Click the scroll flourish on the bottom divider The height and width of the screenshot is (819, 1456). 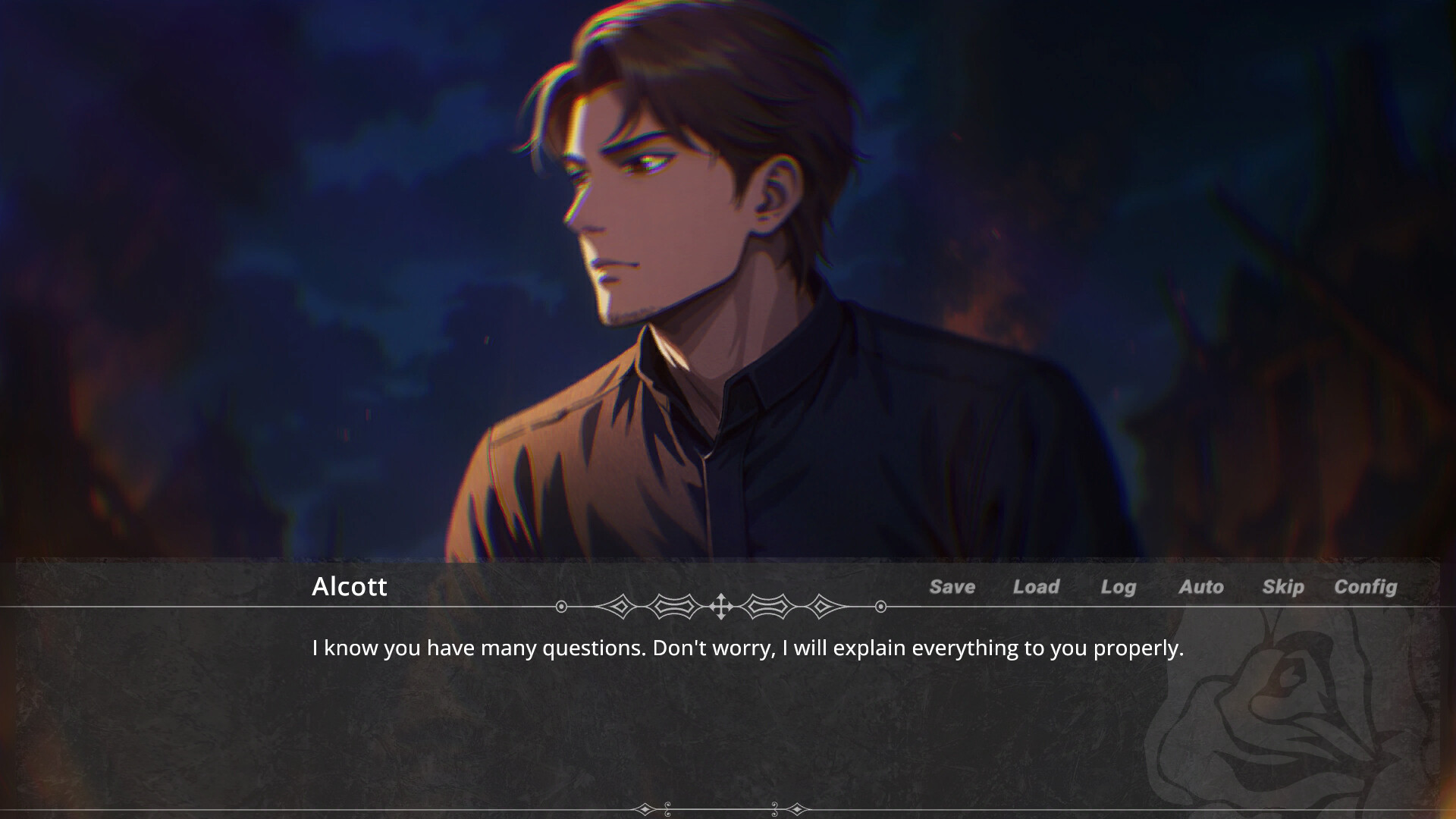[x=668, y=810]
